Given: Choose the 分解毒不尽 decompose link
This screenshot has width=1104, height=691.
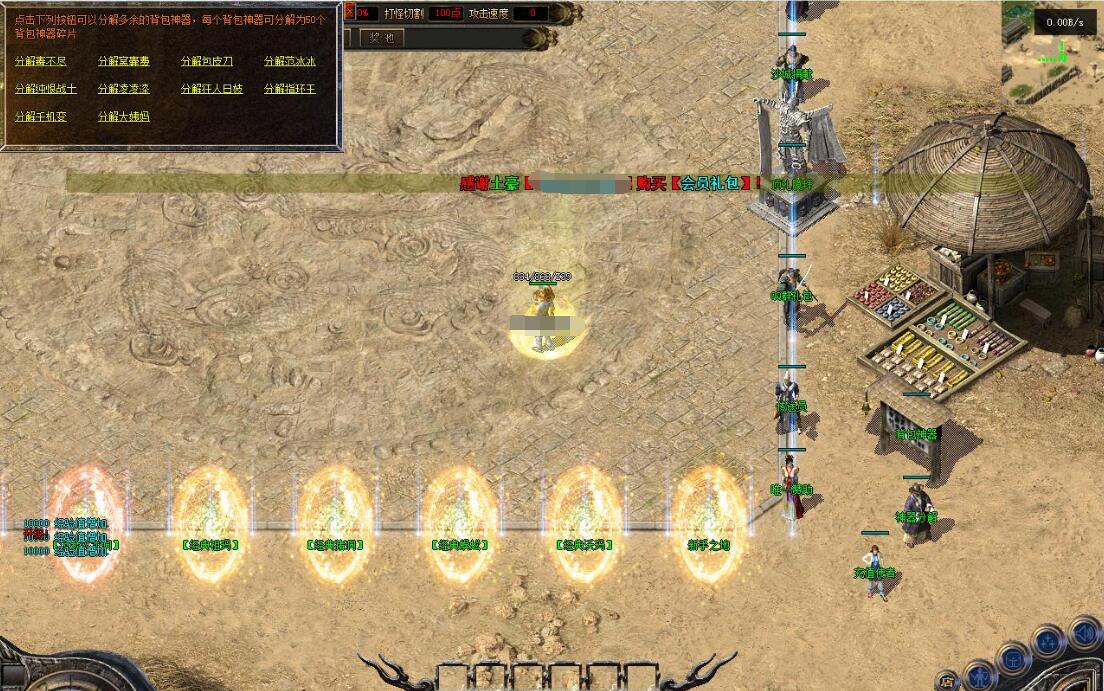Looking at the screenshot, I should tap(41, 61).
